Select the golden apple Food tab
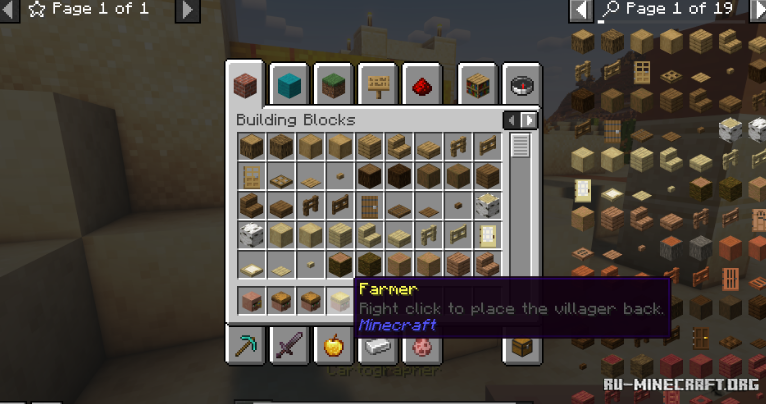Viewport: 766px width, 404px height. [333, 346]
